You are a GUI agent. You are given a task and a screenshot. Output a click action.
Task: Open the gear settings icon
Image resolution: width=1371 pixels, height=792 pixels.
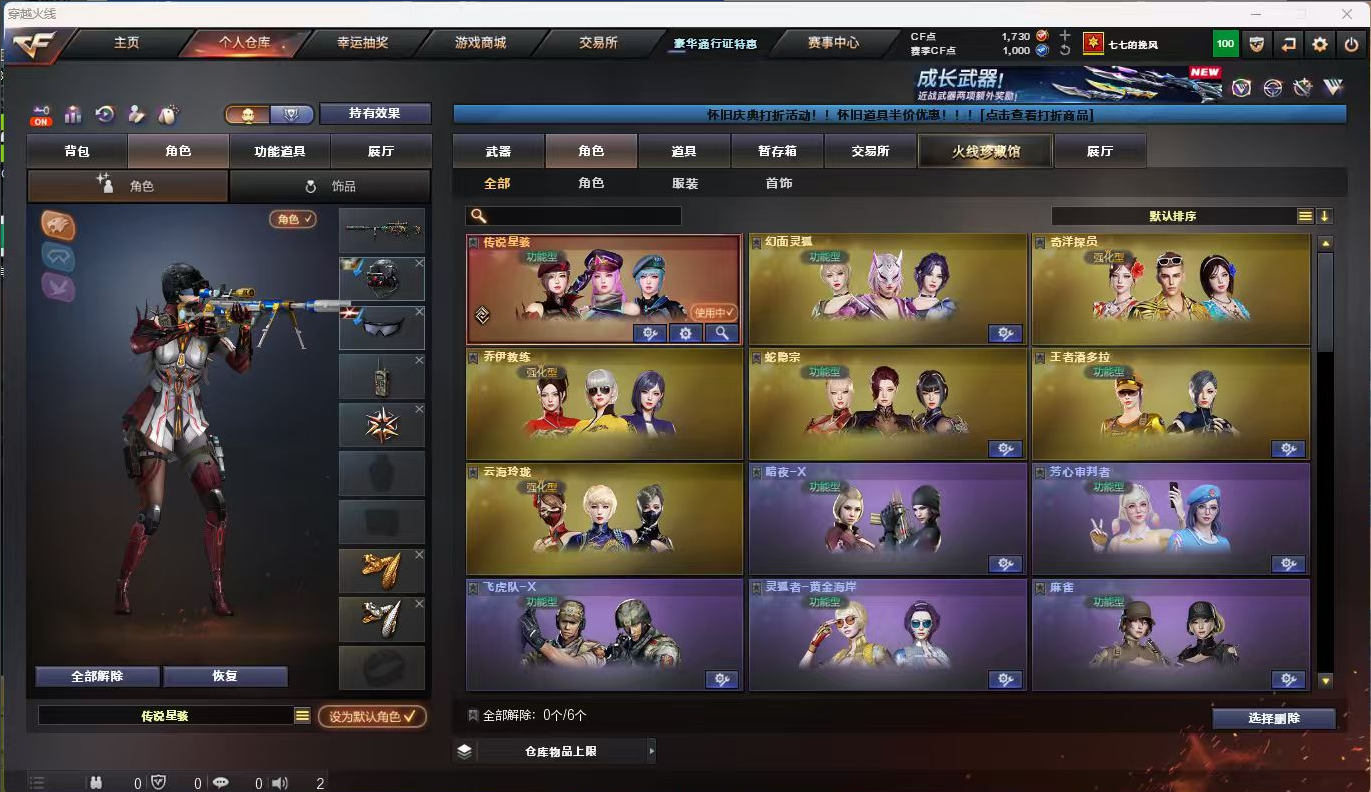click(1320, 44)
